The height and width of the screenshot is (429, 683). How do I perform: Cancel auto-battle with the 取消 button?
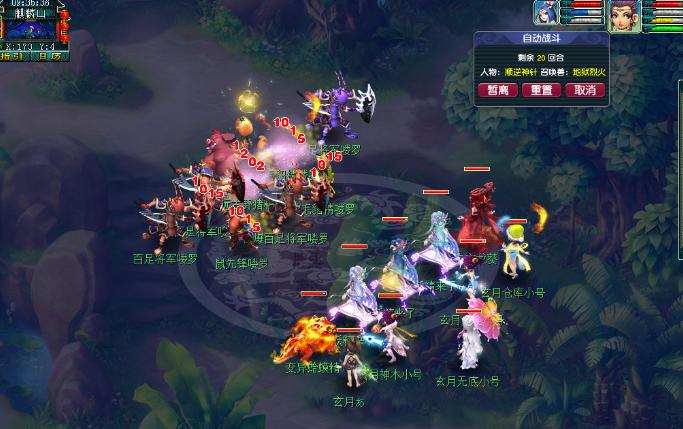pyautogui.click(x=585, y=90)
